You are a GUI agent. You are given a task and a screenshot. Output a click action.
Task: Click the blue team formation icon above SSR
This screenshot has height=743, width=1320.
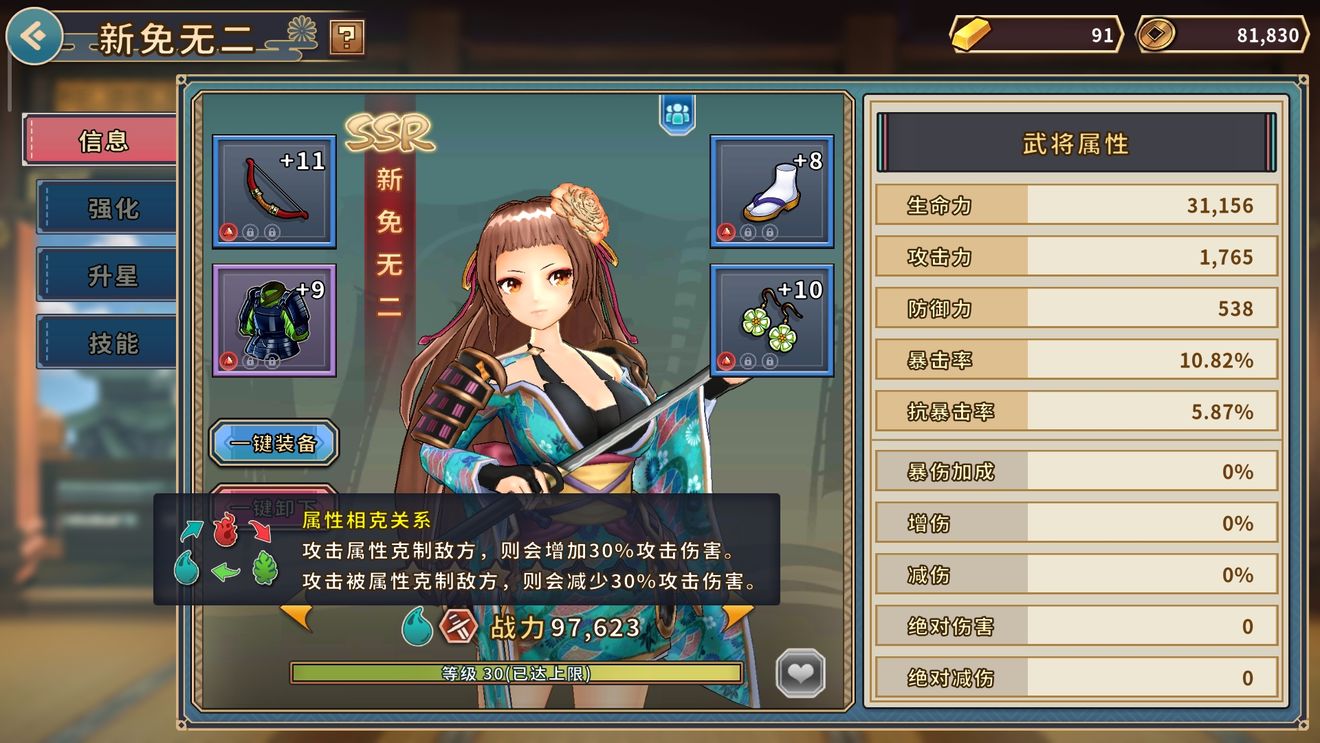coord(678,113)
